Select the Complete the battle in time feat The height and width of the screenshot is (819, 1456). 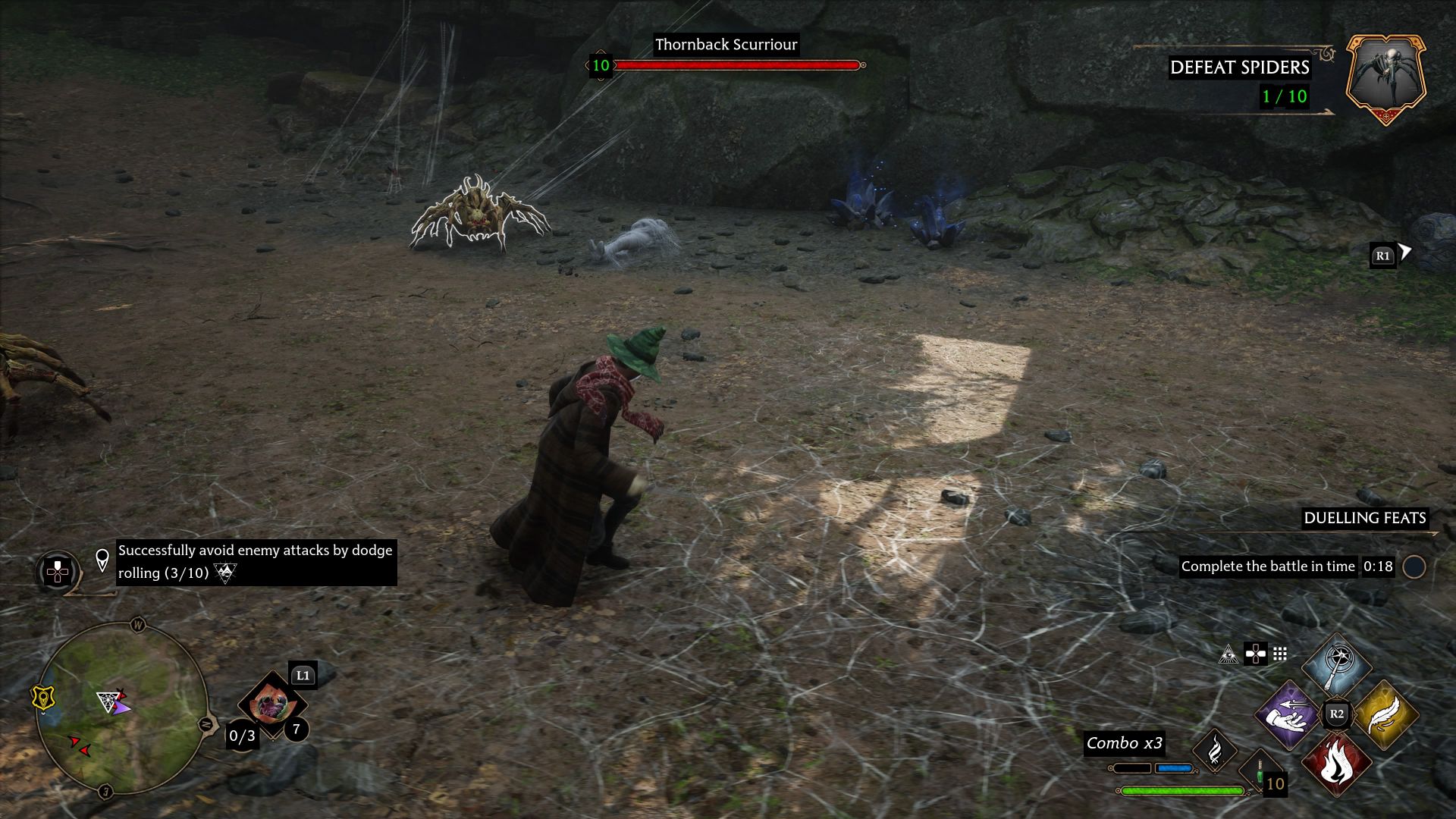tap(1267, 566)
